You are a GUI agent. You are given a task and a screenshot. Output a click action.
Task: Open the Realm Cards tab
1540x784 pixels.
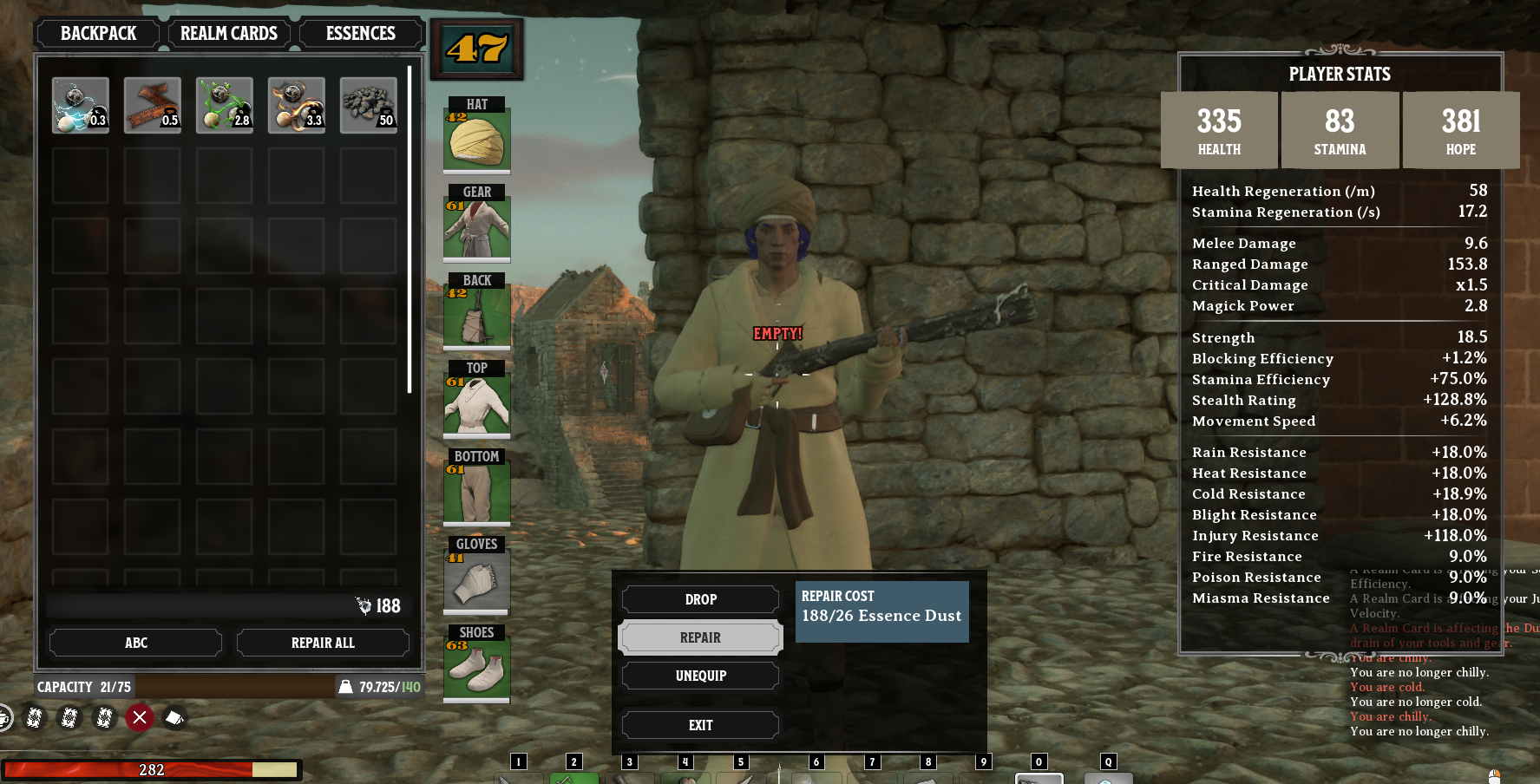pyautogui.click(x=229, y=34)
